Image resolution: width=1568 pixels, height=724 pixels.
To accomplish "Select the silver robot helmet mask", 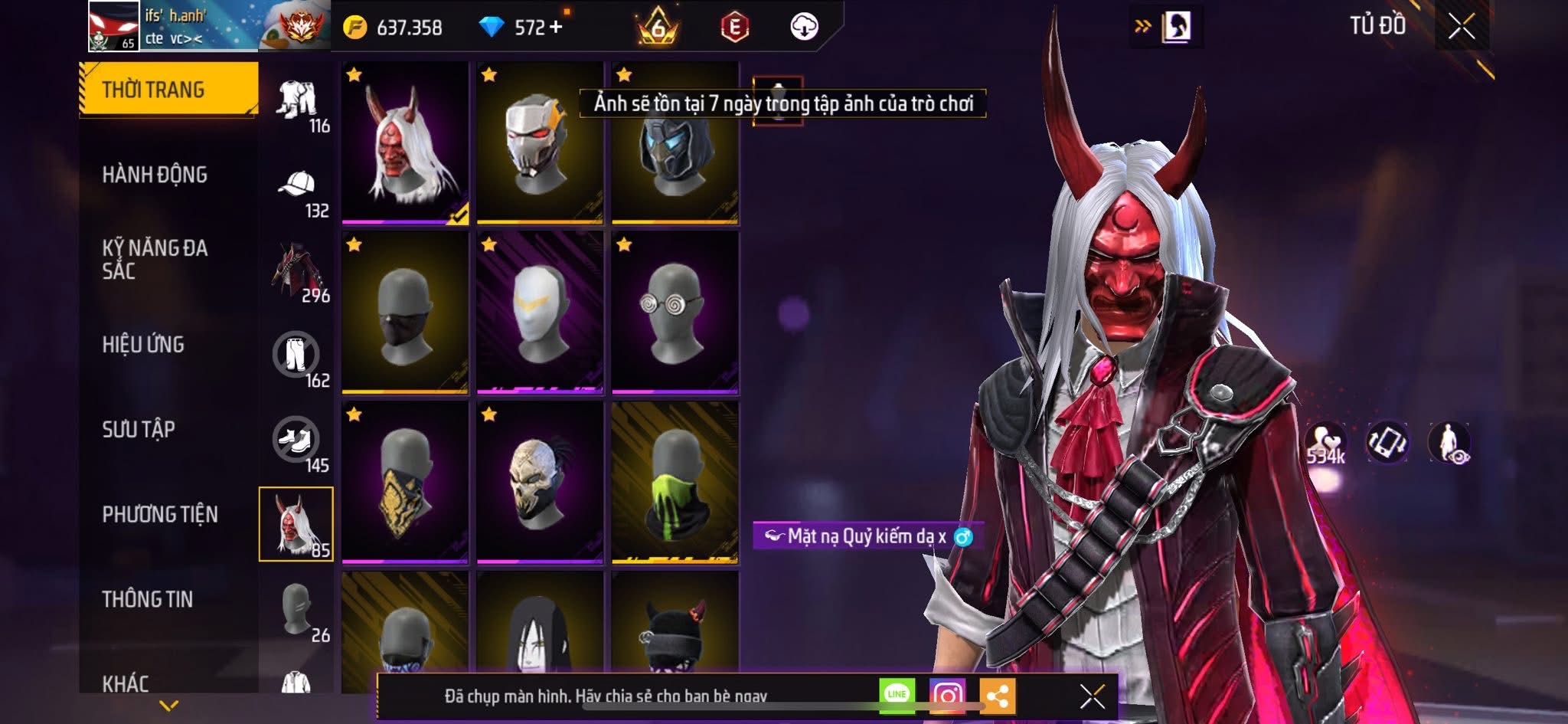I will 540,143.
